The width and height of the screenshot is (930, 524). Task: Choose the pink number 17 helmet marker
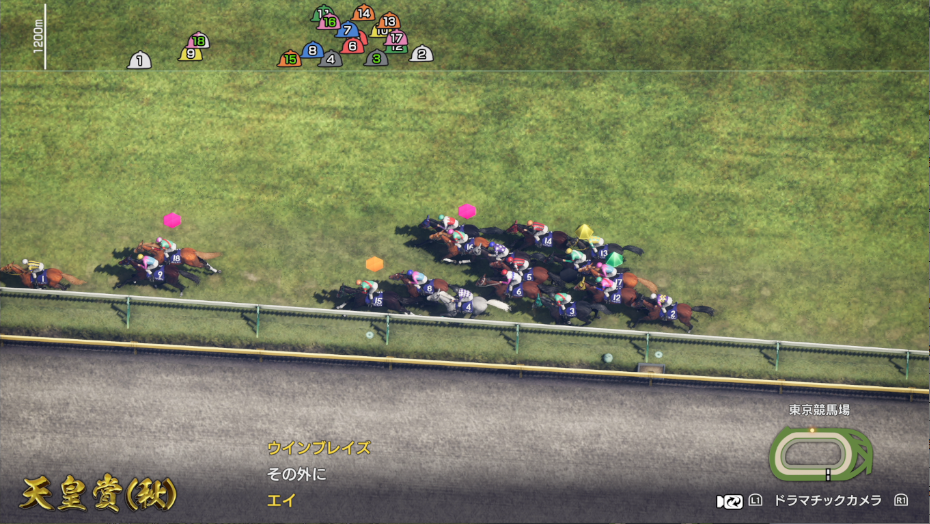click(397, 39)
